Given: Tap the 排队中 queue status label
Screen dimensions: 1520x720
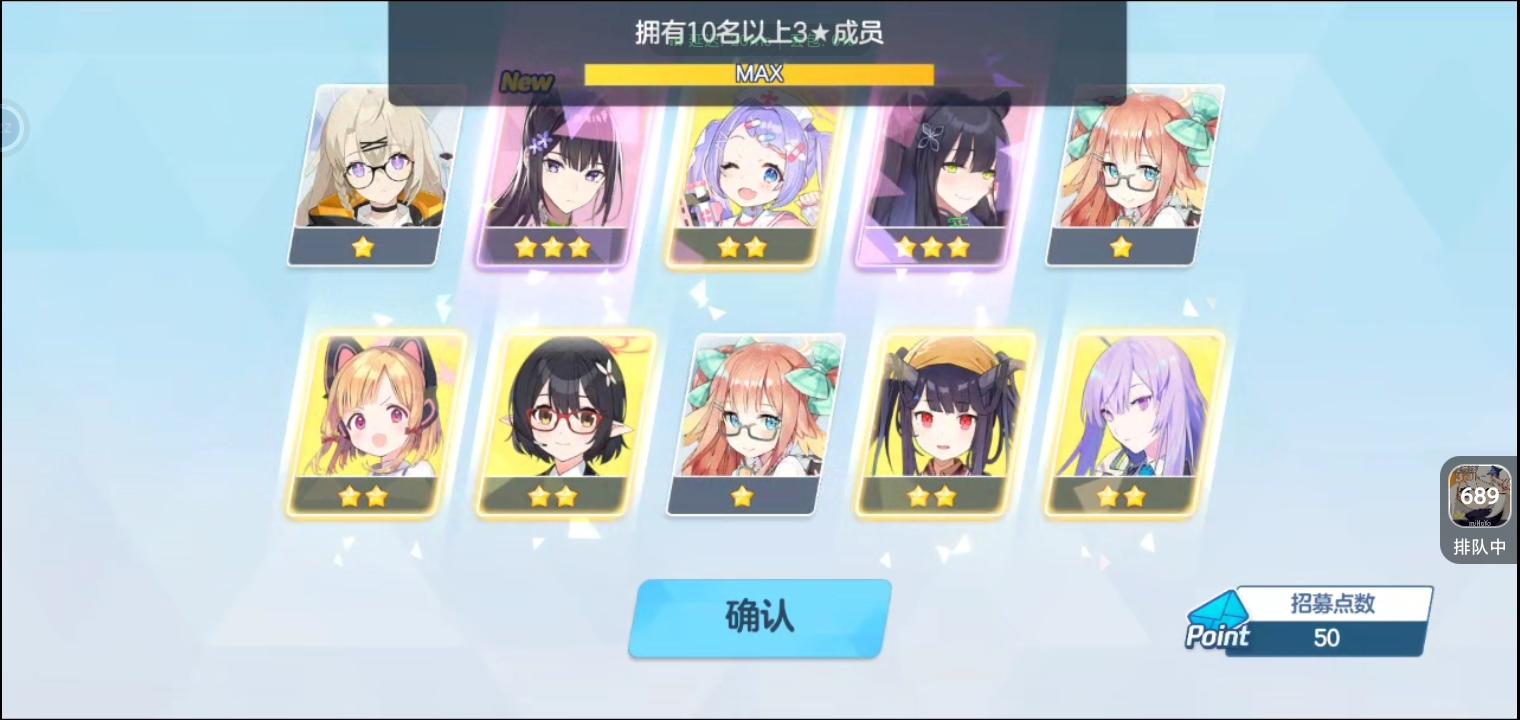Looking at the screenshot, I should (1479, 547).
